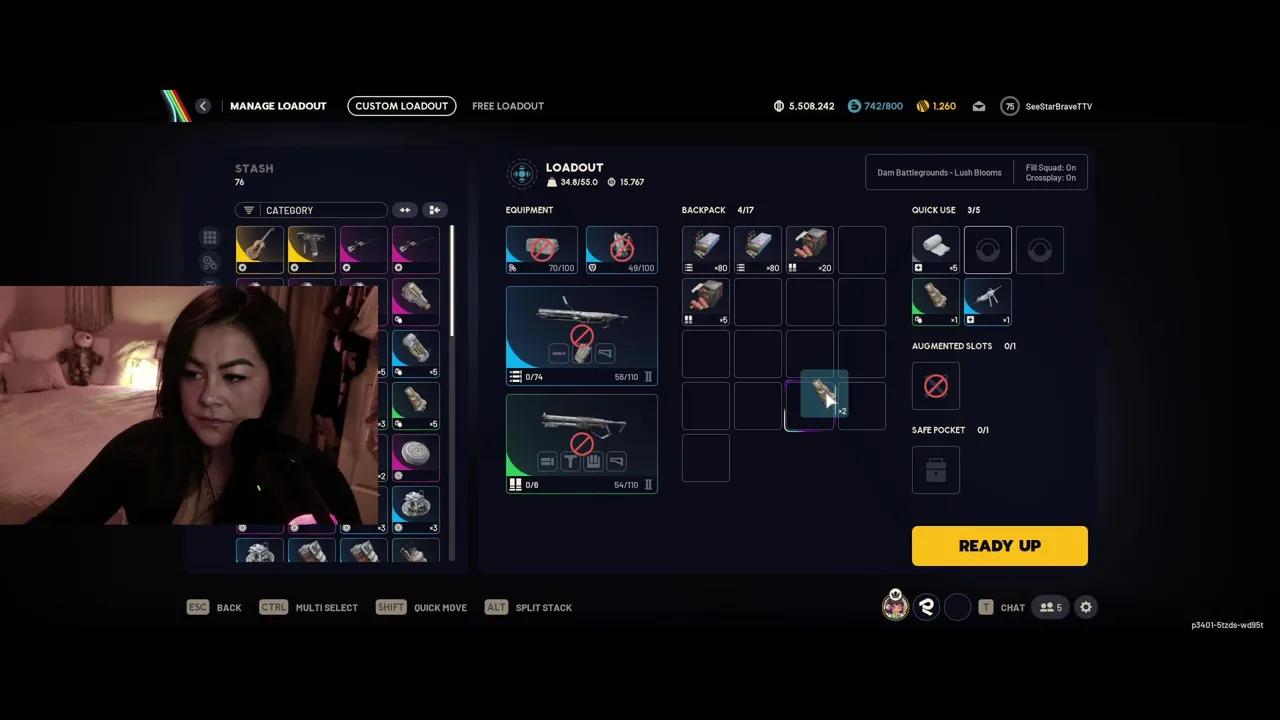1280x720 pixels.
Task: Open the mail inbox icon
Action: click(x=979, y=106)
